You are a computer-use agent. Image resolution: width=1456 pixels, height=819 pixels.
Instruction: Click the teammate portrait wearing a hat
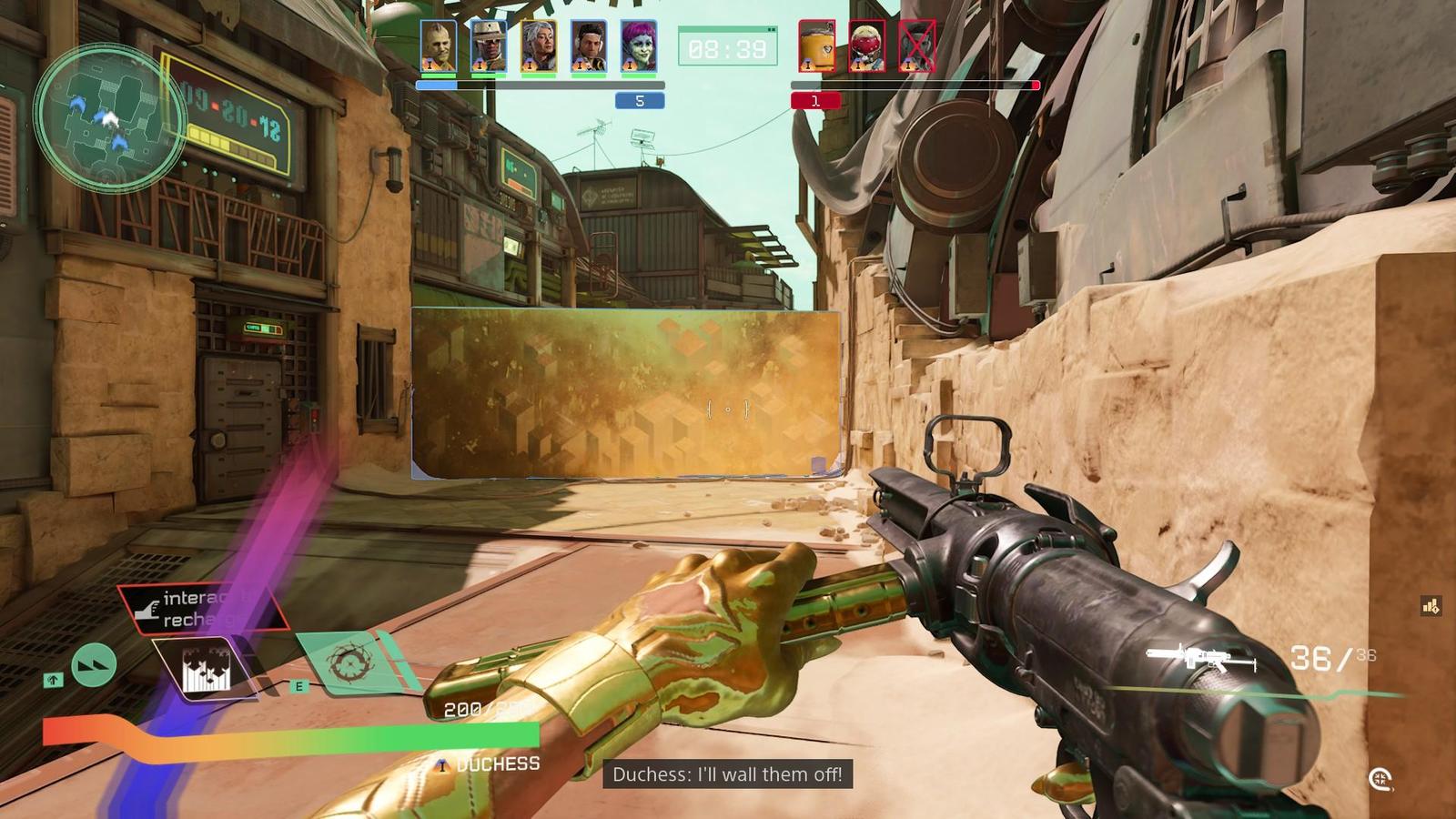tap(489, 45)
